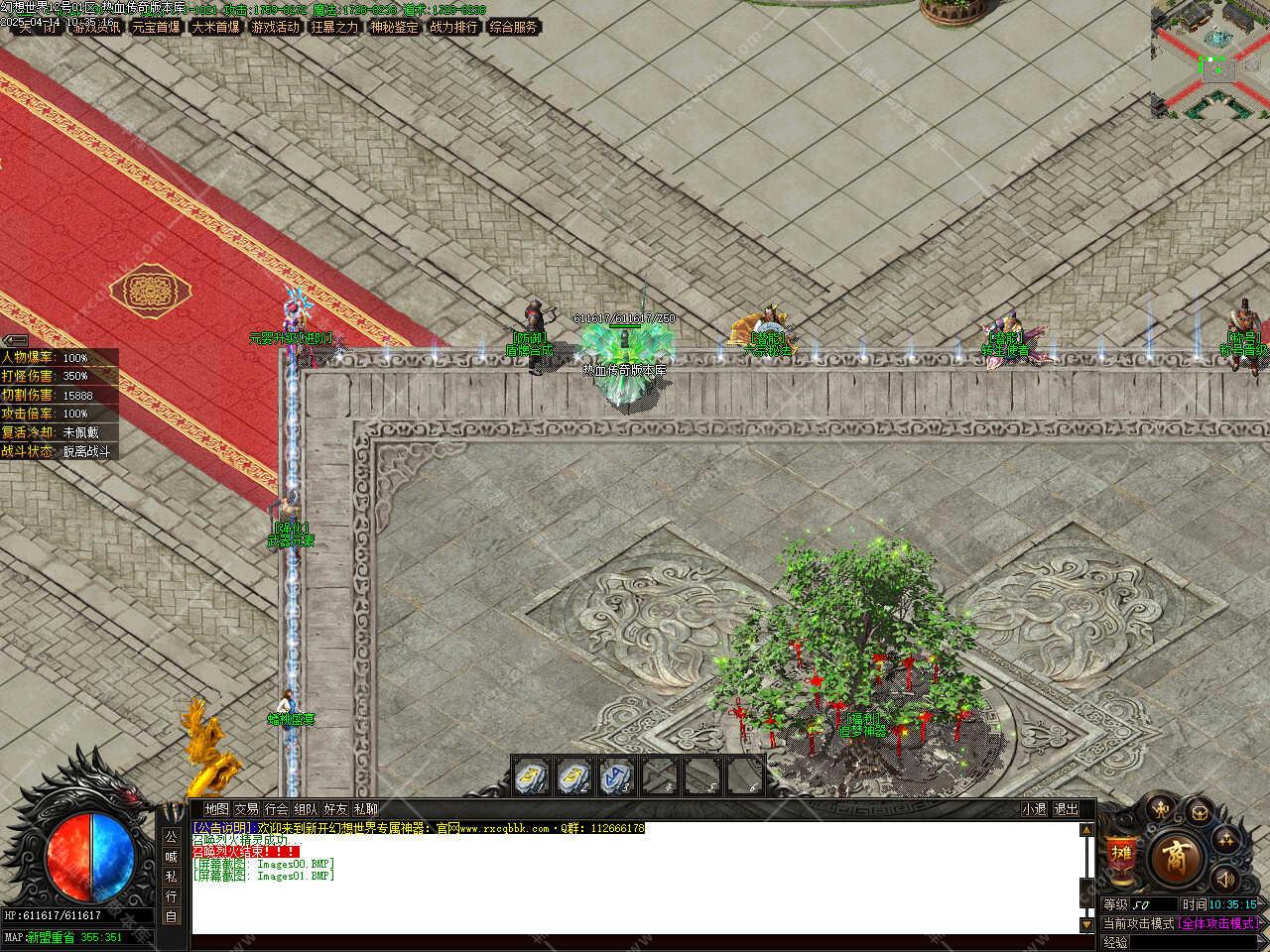This screenshot has width=1270, height=952.
Task: Open the 大米首爆 menu
Action: coord(216,28)
